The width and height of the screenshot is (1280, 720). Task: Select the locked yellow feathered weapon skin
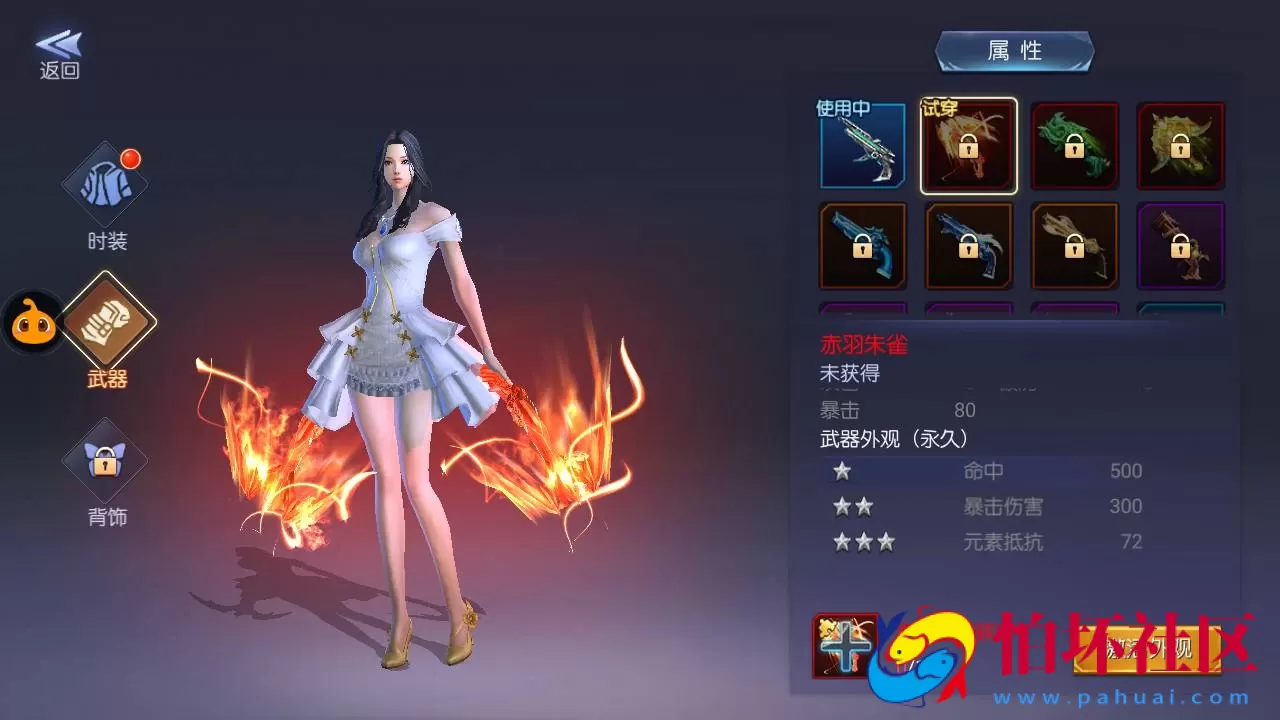click(x=1180, y=146)
